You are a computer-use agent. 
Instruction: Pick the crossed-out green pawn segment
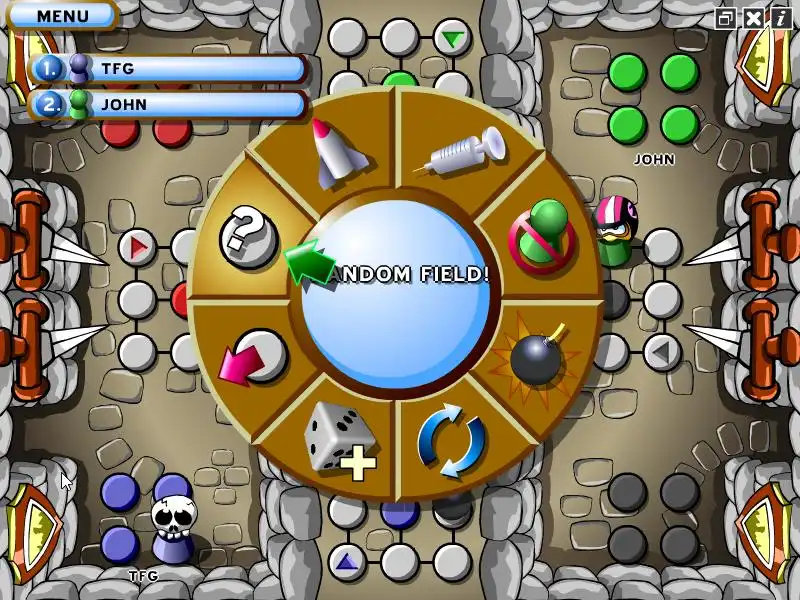click(x=540, y=235)
